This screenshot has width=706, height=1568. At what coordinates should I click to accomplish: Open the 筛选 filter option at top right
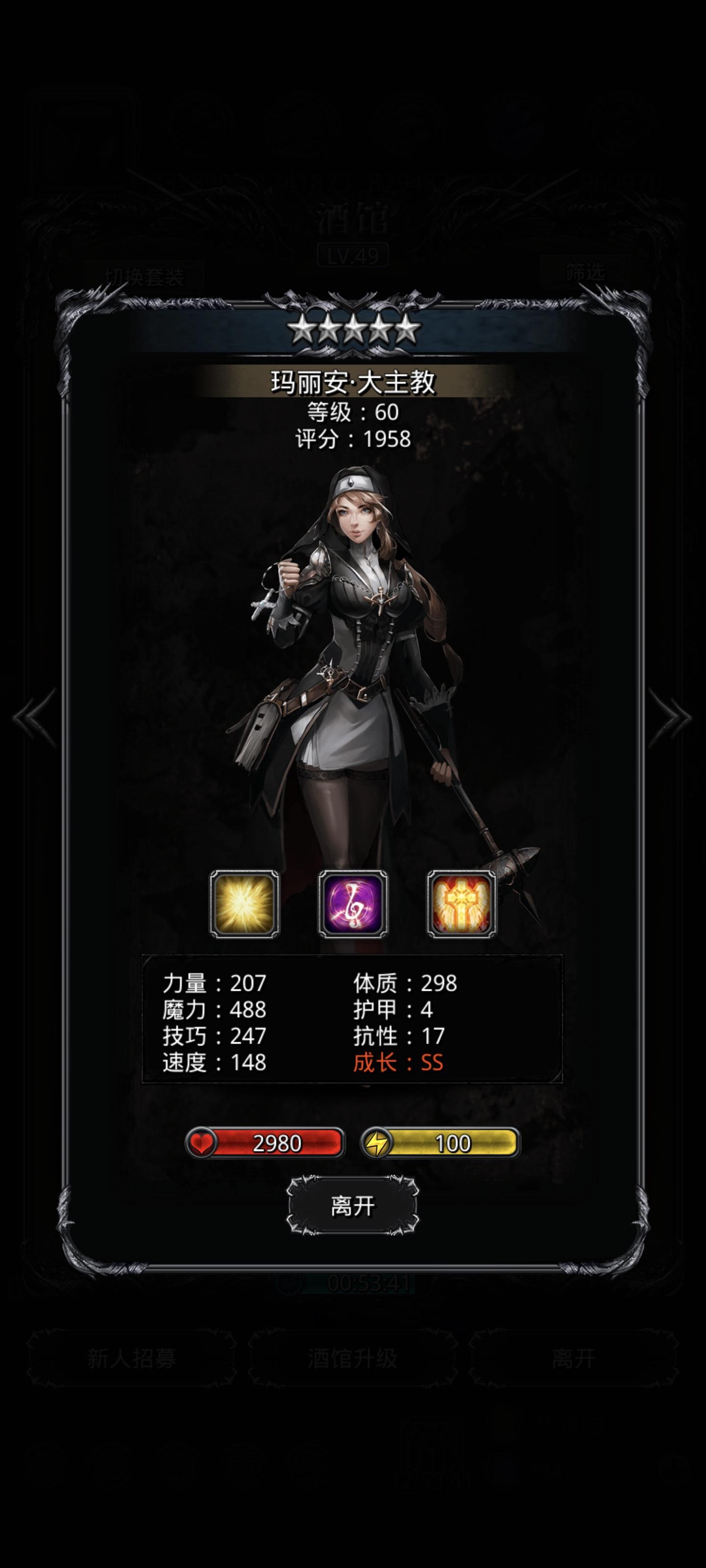(586, 271)
